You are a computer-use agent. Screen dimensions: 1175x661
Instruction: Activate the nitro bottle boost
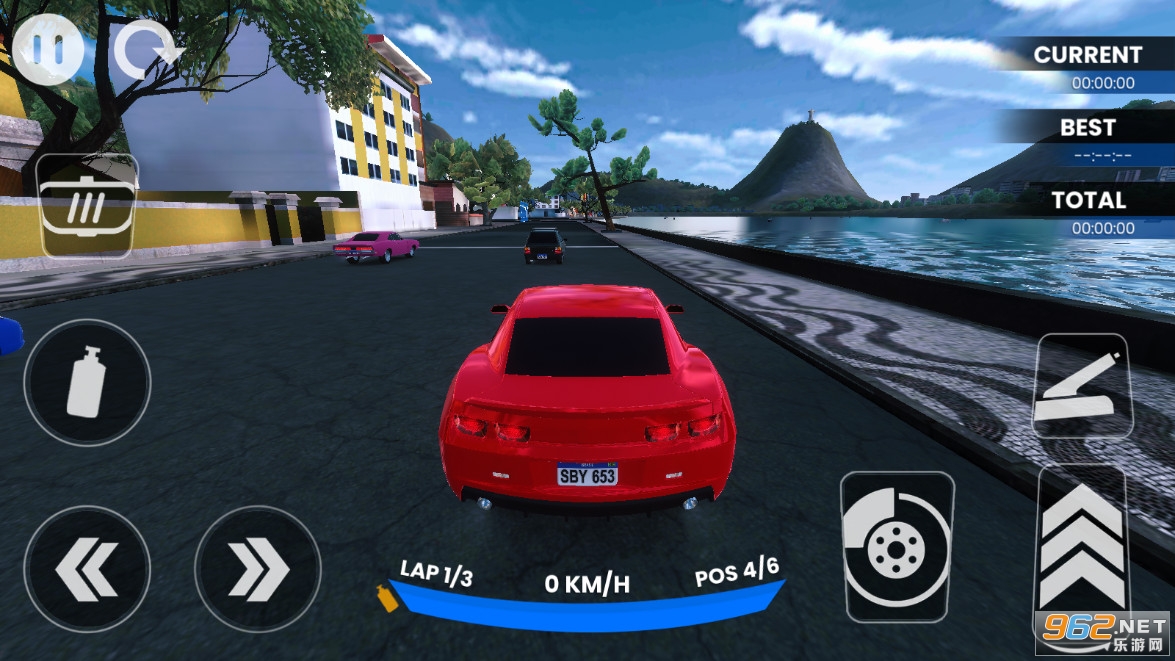coord(87,381)
